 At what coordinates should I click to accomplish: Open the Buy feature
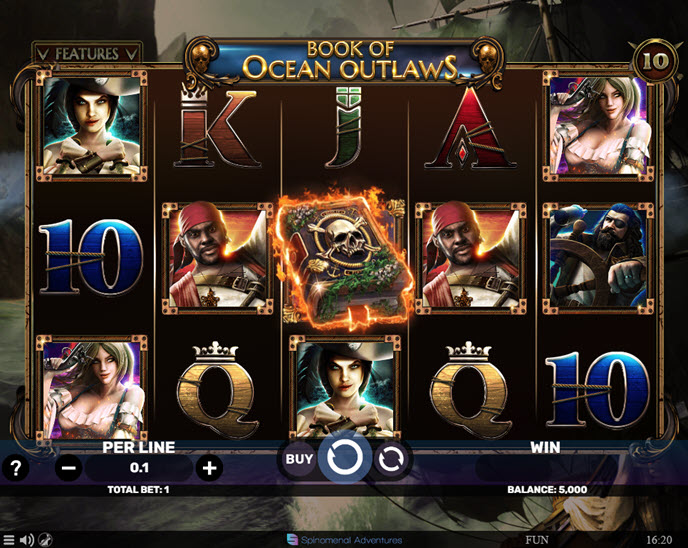click(x=299, y=459)
